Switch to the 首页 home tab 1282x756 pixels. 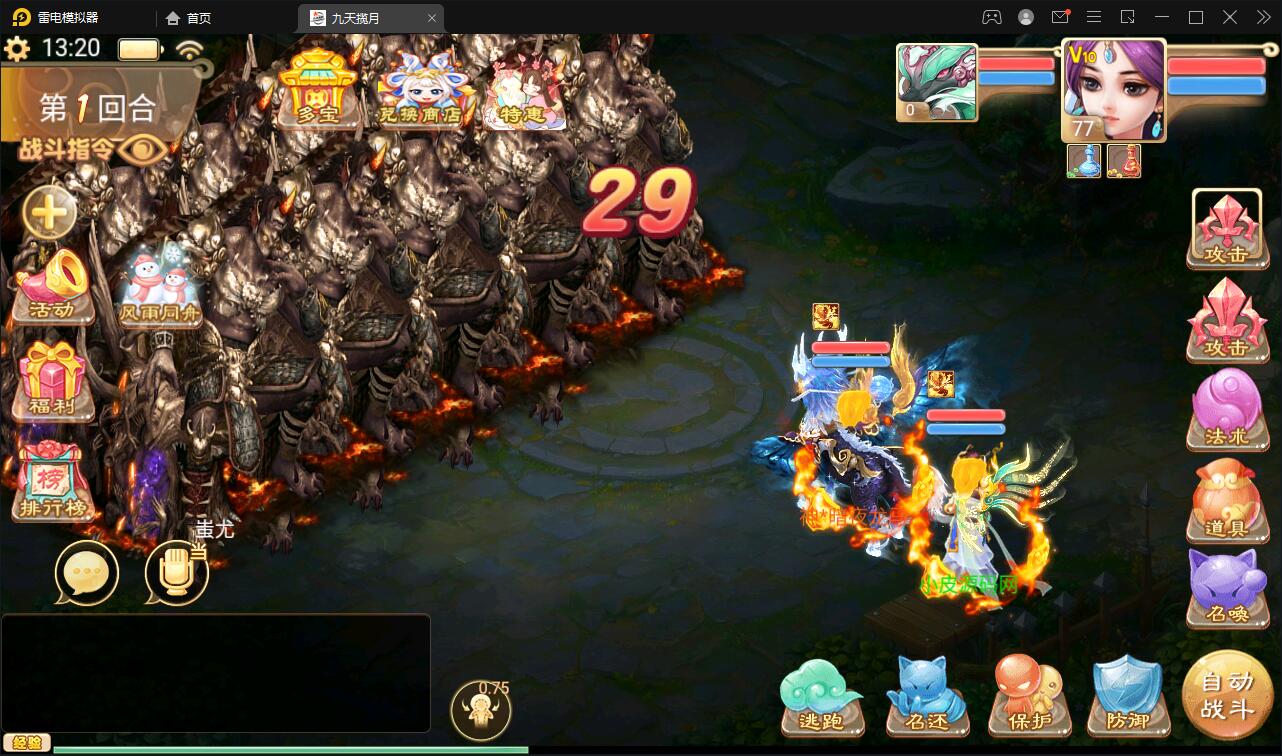click(192, 17)
